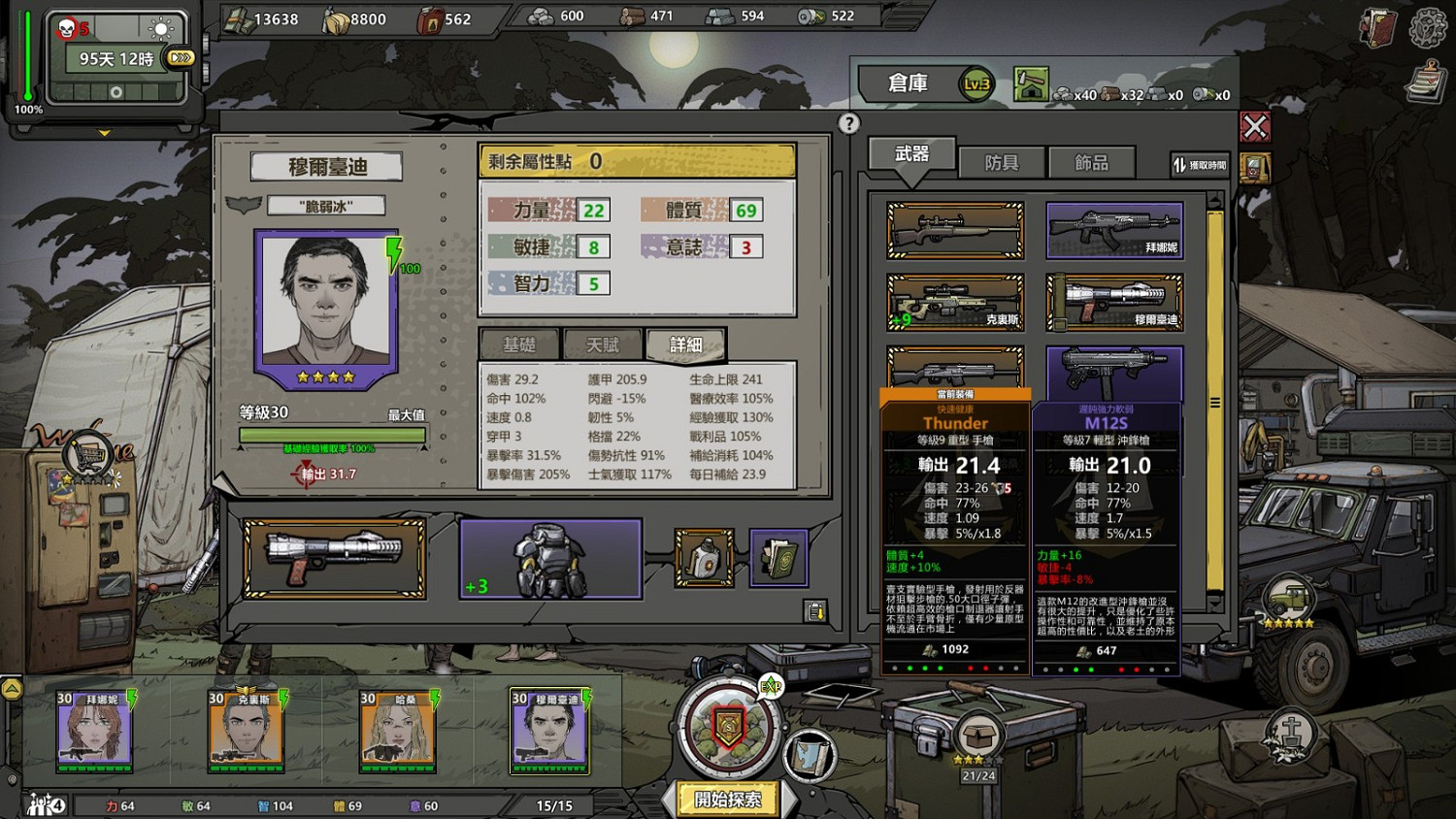
Task: Switch to the 防具 warehouse tab
Action: [x=1003, y=162]
